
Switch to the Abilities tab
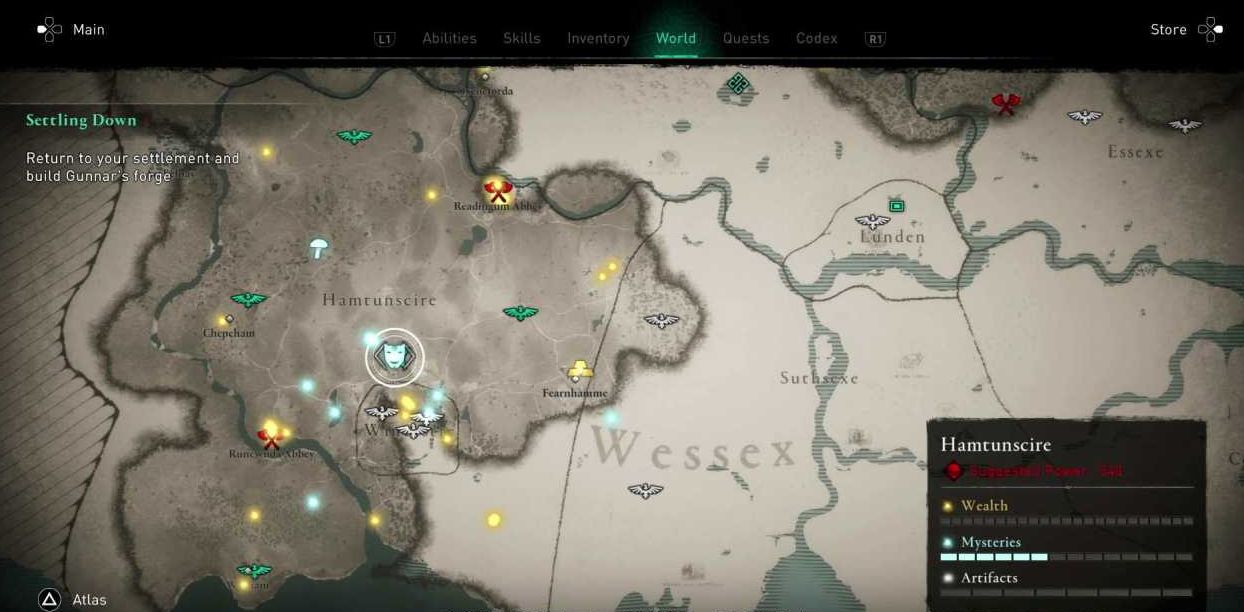tap(449, 38)
